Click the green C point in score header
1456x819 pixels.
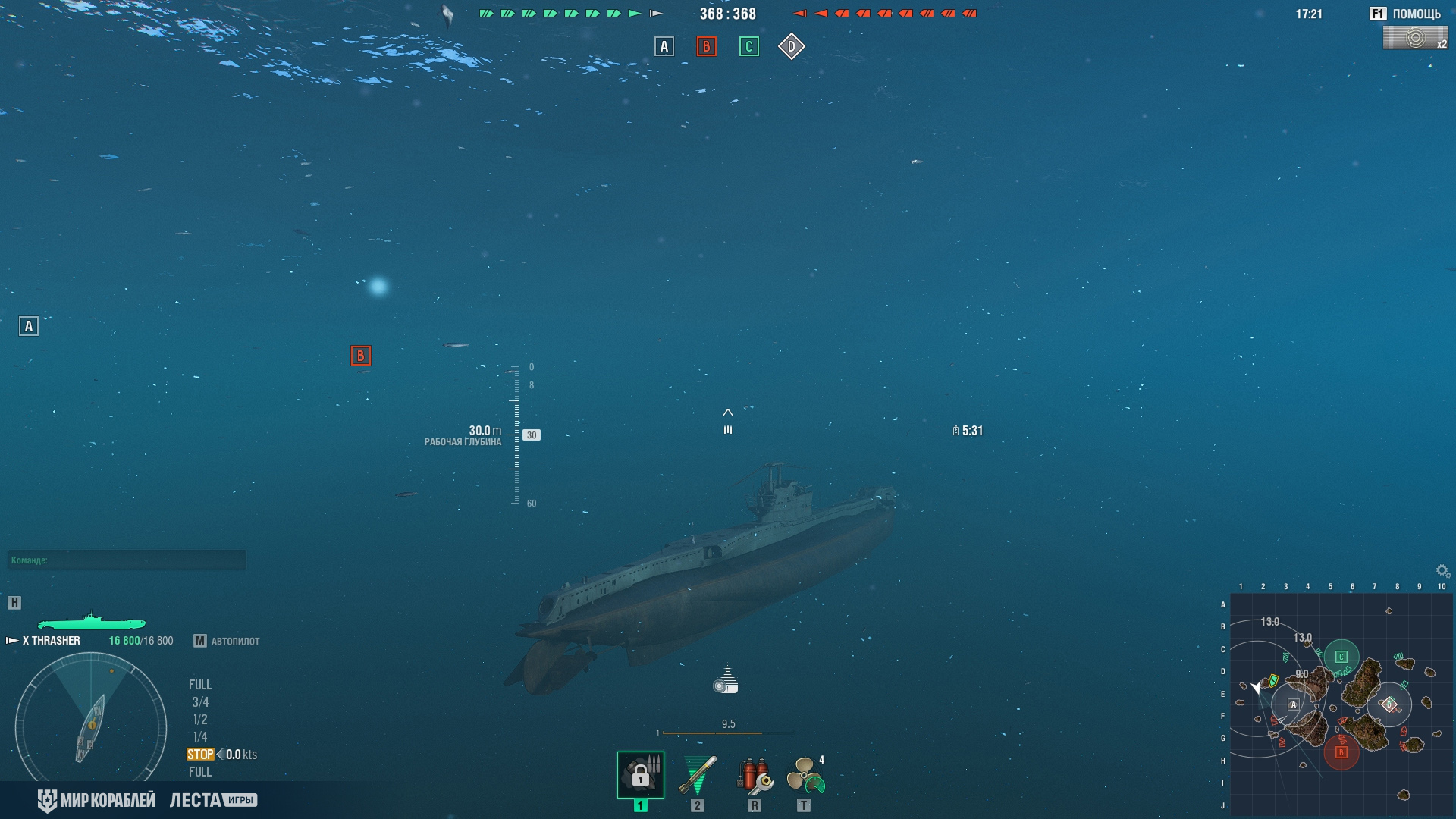point(748,47)
